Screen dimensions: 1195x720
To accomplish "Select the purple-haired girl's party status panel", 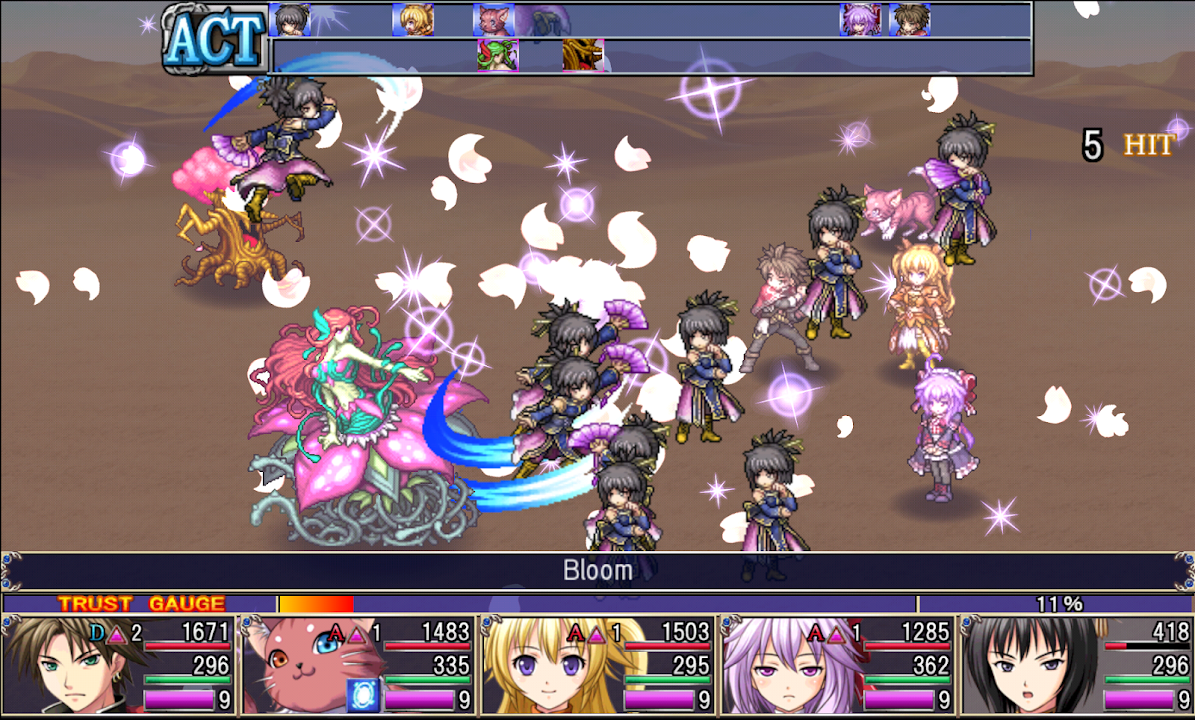I will [836, 665].
